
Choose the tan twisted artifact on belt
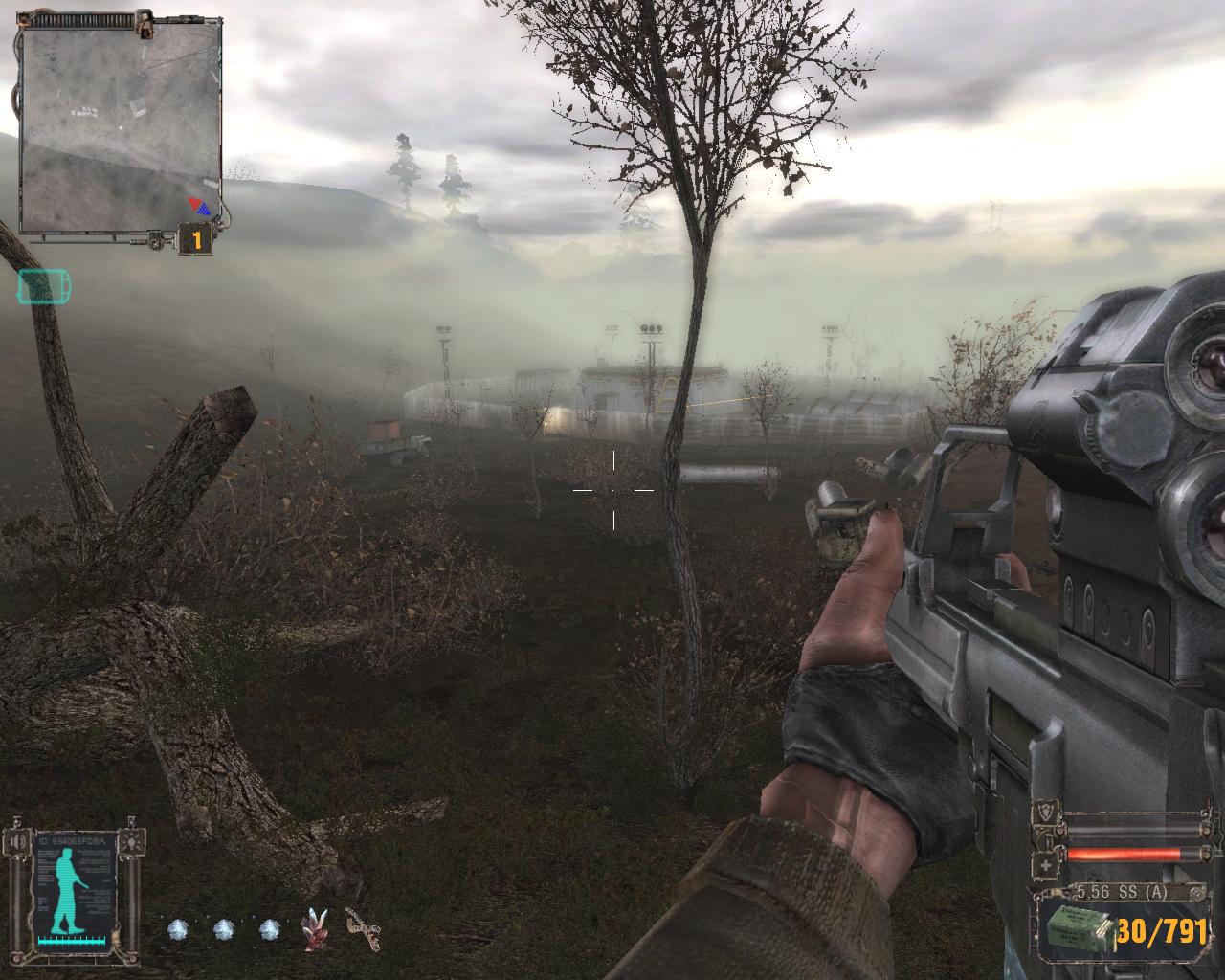(363, 928)
